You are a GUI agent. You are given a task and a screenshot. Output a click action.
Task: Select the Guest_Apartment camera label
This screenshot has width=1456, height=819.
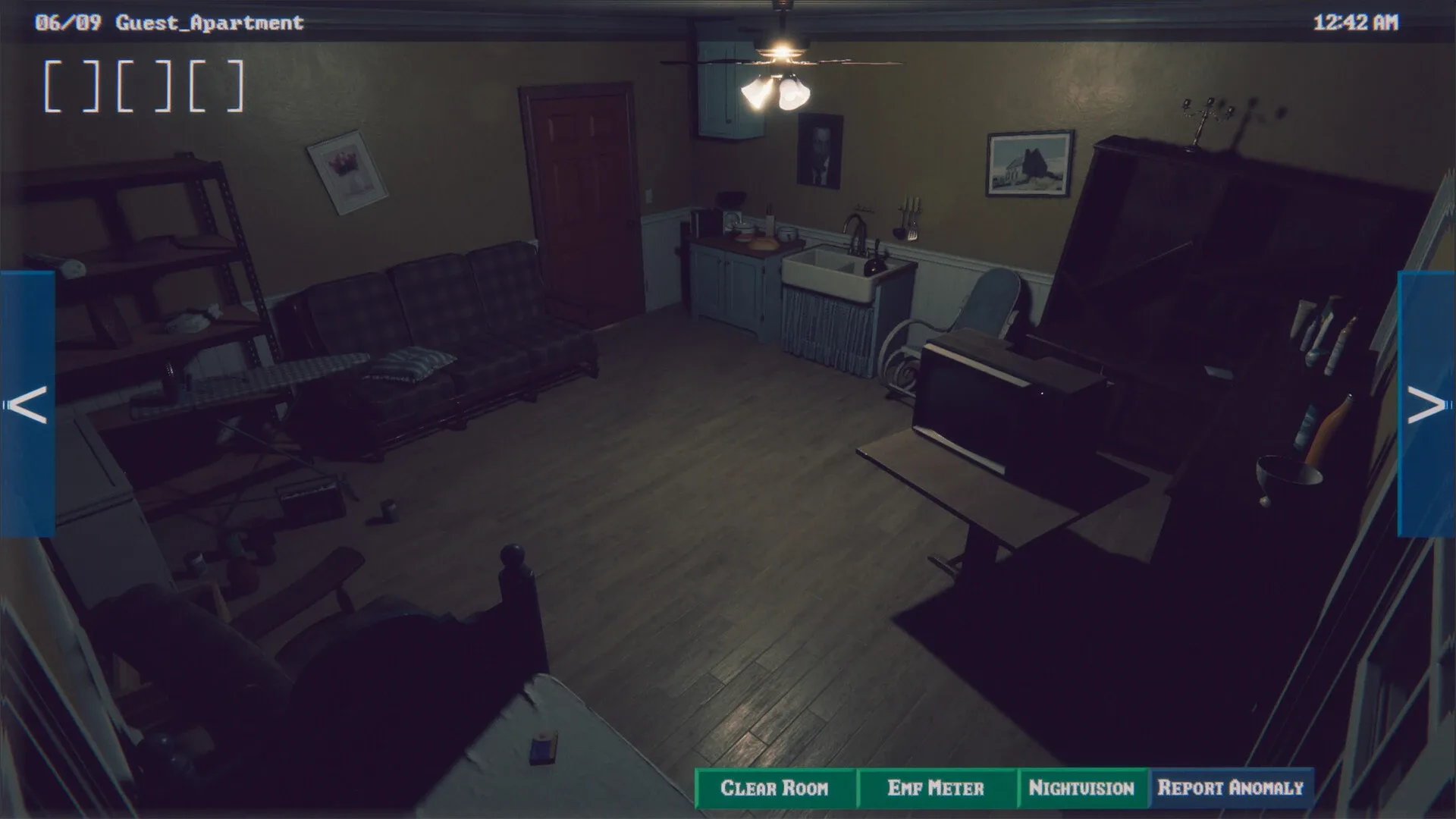coord(210,22)
